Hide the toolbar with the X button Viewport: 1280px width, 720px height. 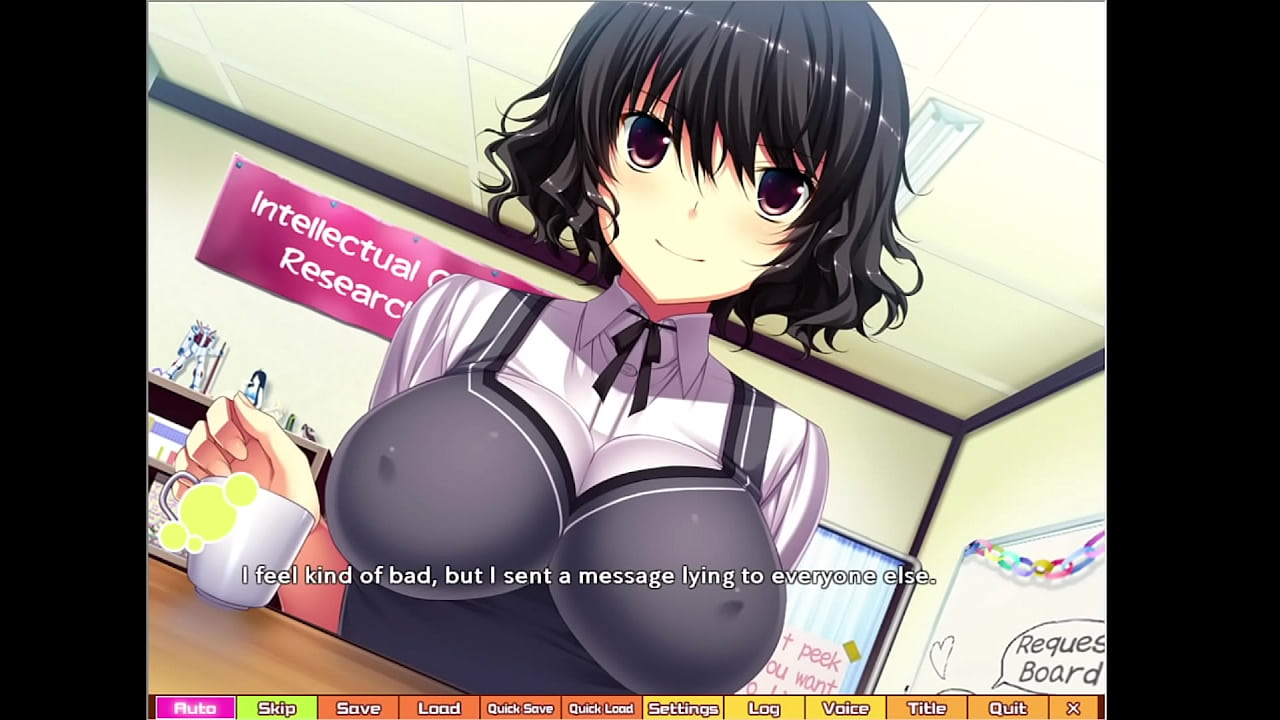pos(1073,708)
